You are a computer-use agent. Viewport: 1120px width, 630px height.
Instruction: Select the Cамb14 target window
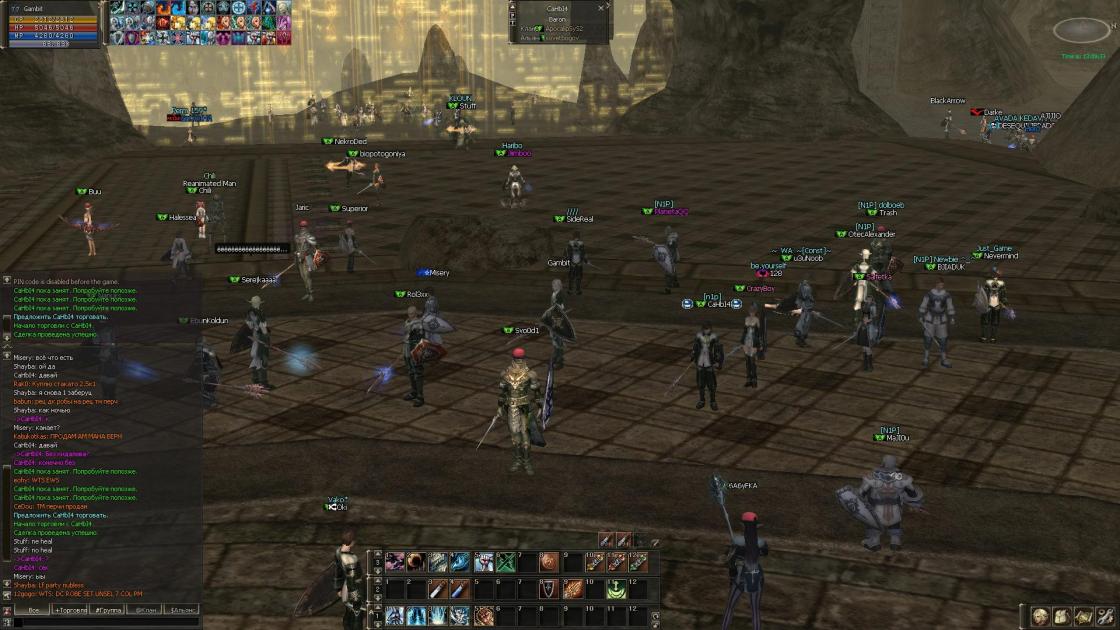558,20
